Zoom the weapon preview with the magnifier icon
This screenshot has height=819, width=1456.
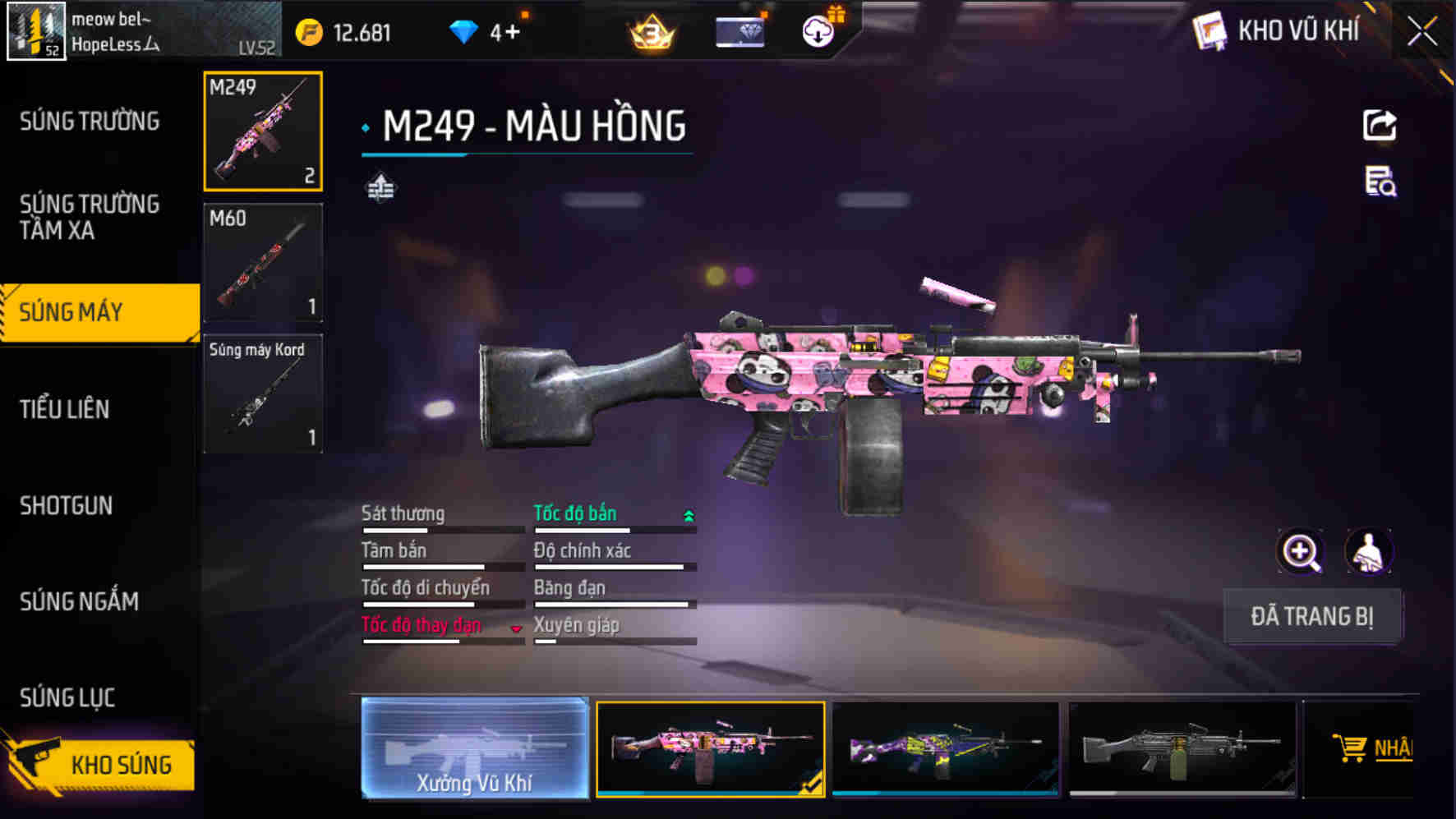pyautogui.click(x=1300, y=551)
